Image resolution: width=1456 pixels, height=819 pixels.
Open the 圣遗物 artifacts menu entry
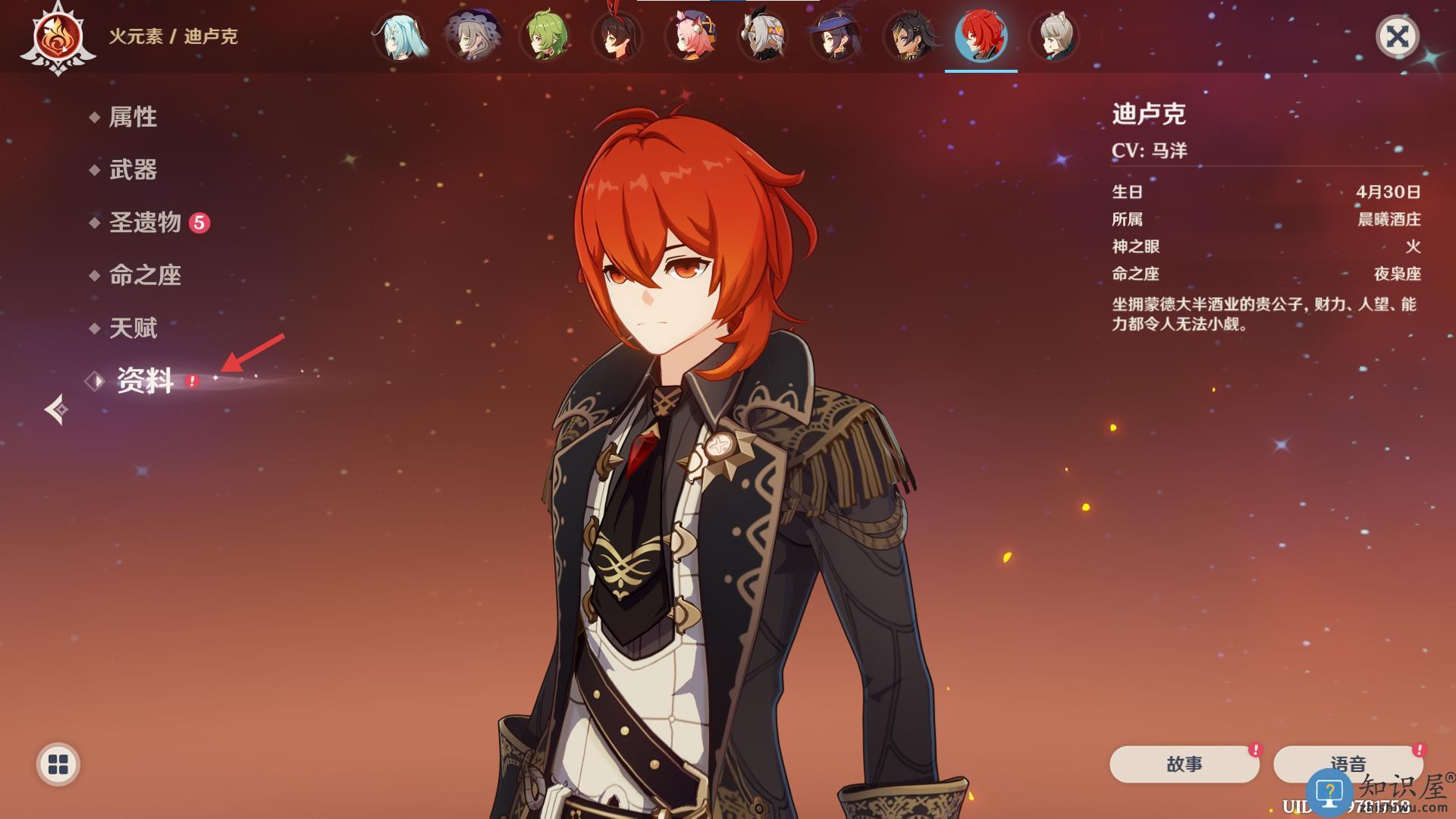pos(145,222)
